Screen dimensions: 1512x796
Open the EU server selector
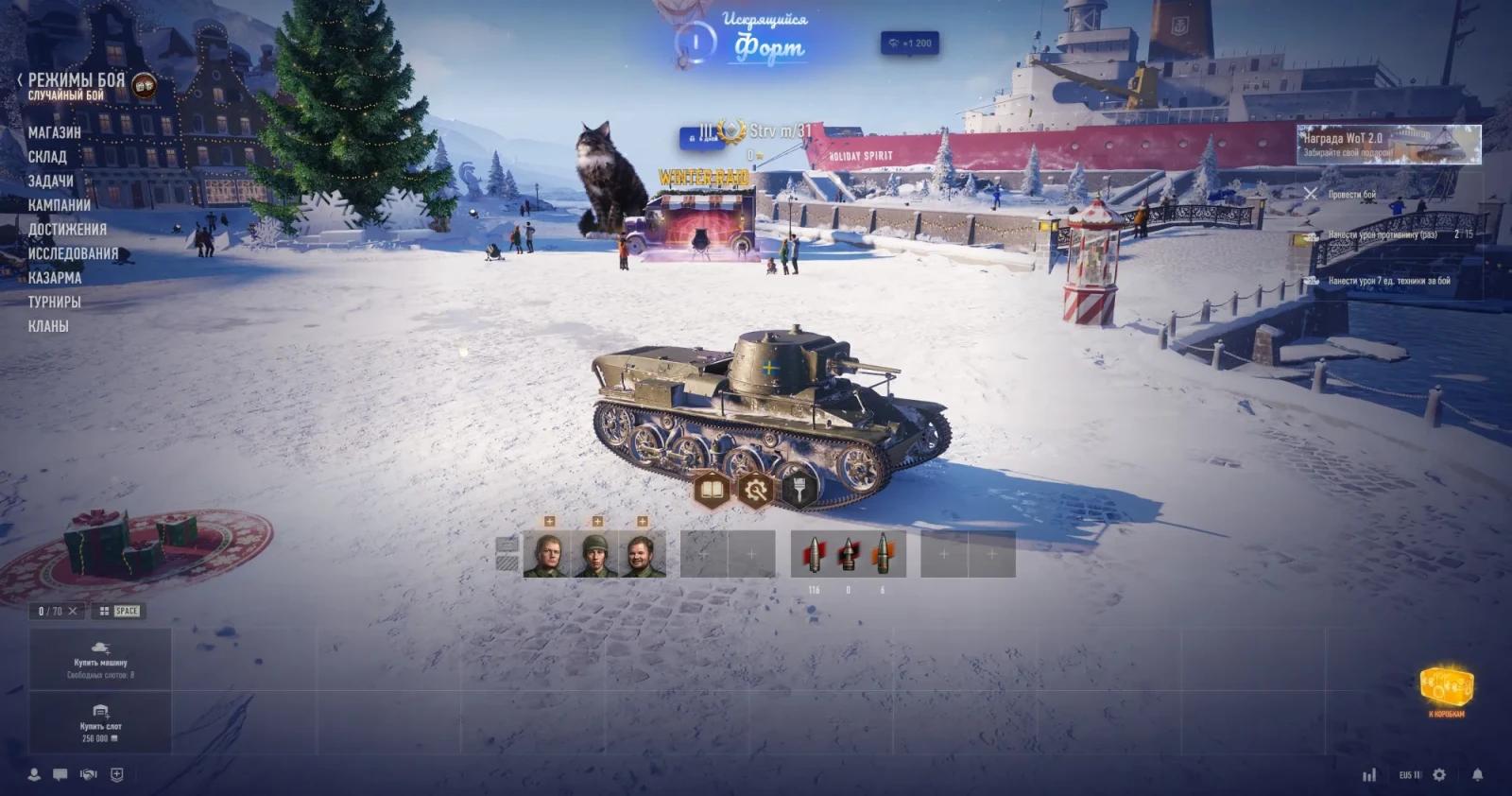click(1409, 776)
